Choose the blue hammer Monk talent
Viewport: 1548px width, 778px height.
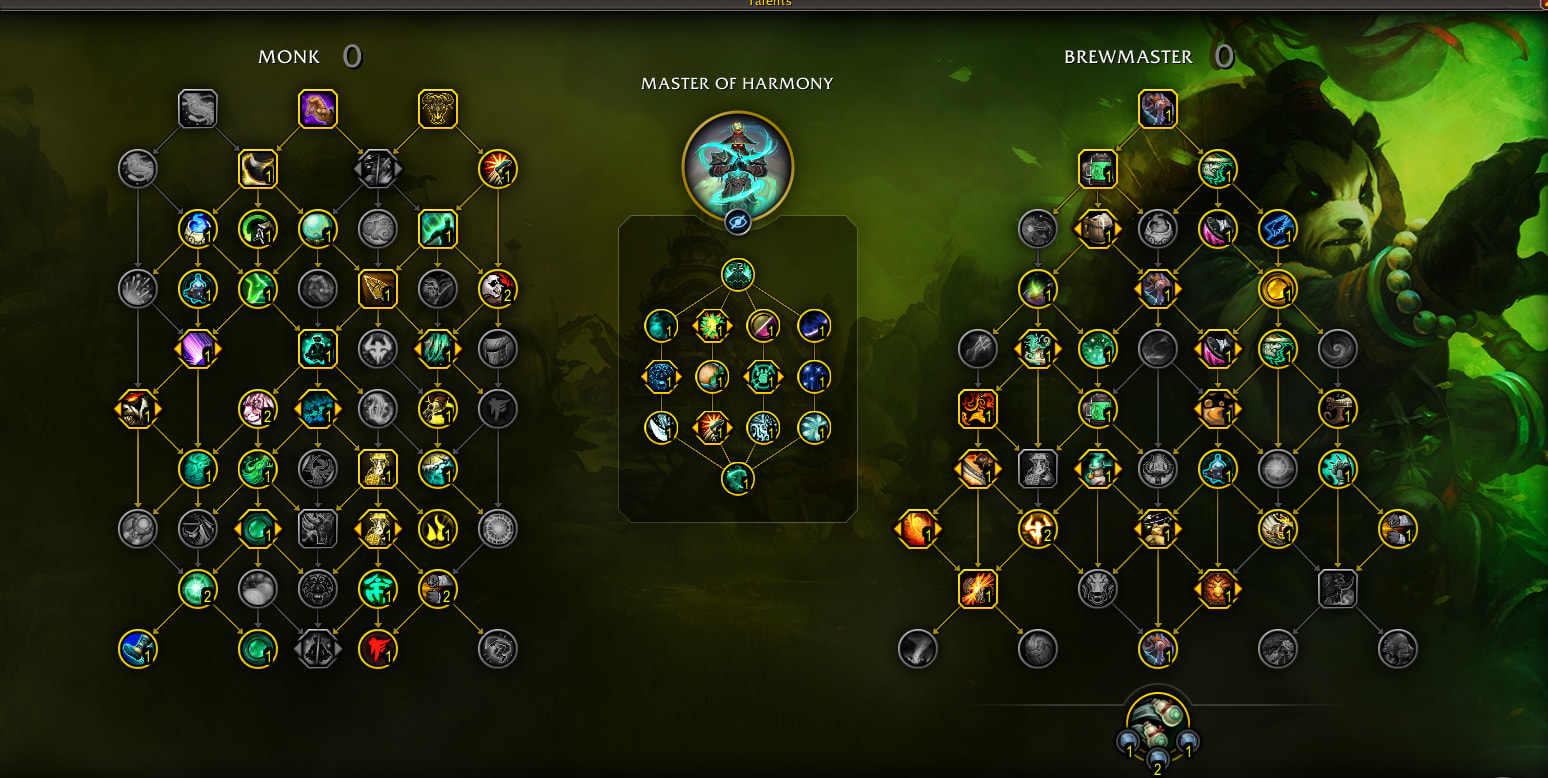point(138,649)
